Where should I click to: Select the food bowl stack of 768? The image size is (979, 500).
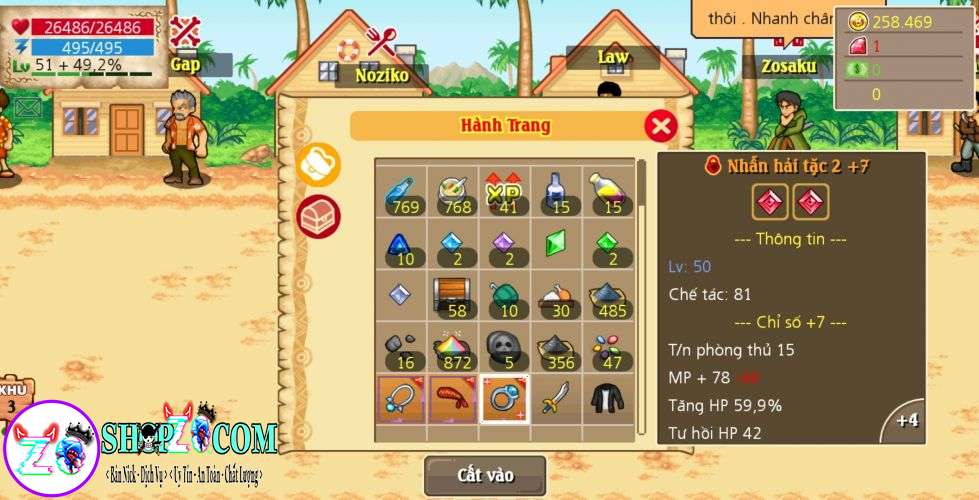[452, 190]
